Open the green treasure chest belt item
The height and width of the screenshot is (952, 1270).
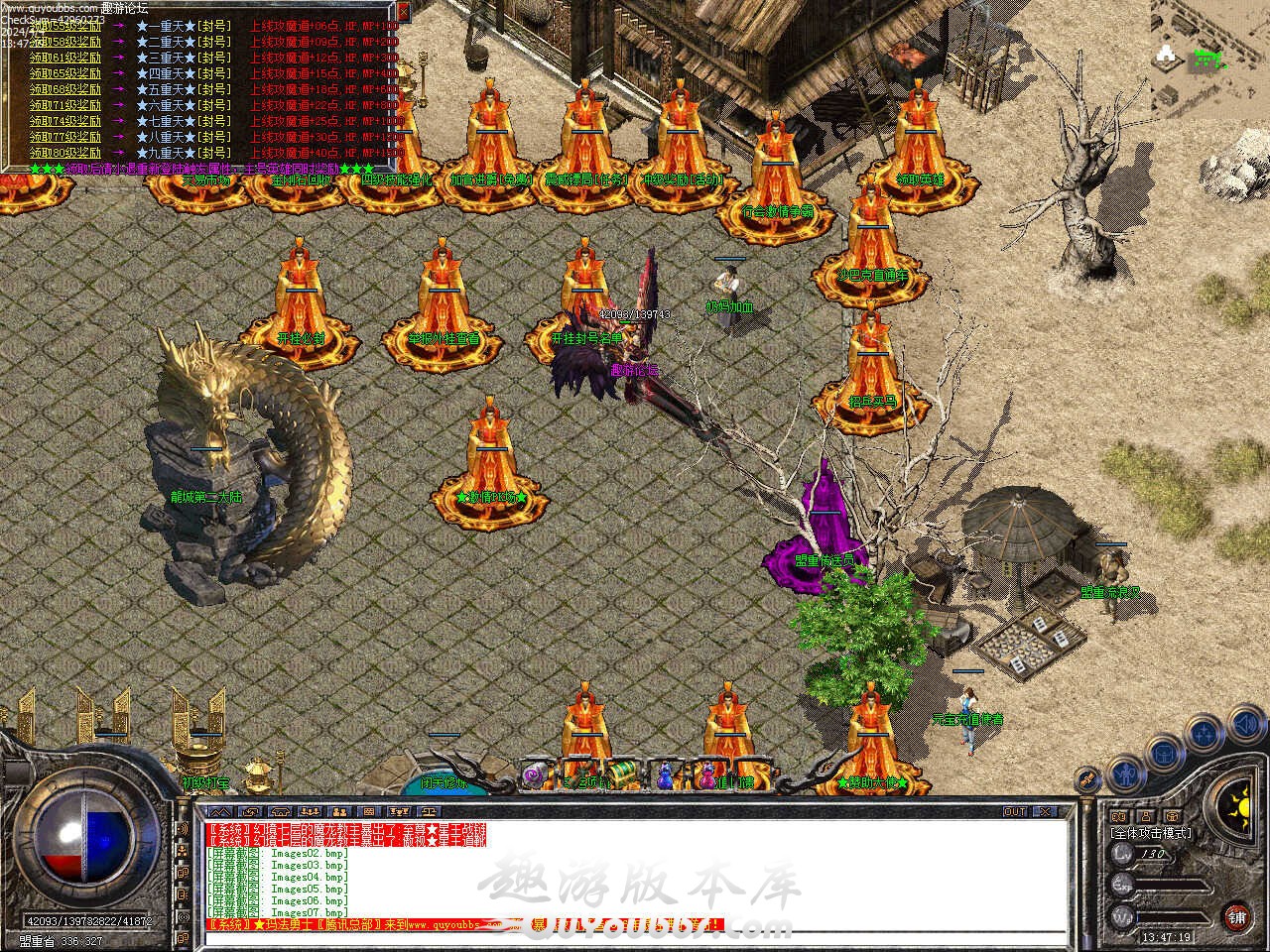point(621,773)
